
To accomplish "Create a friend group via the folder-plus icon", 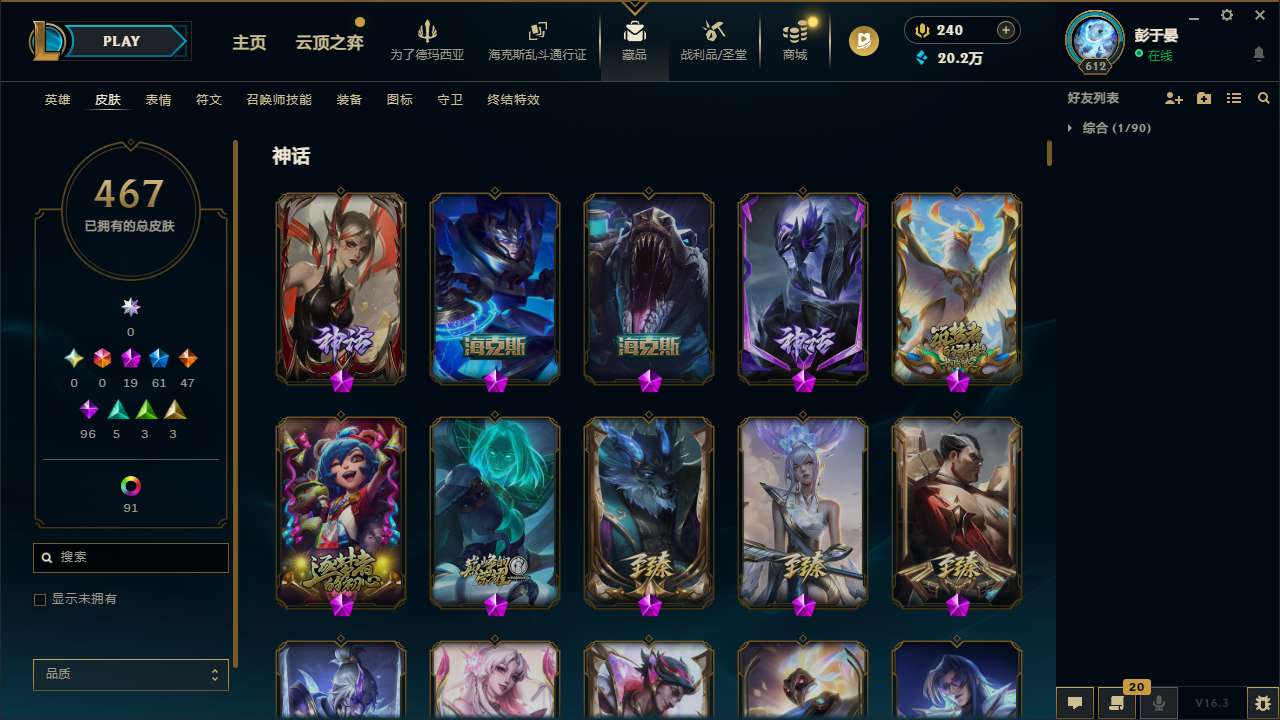I will click(1204, 98).
